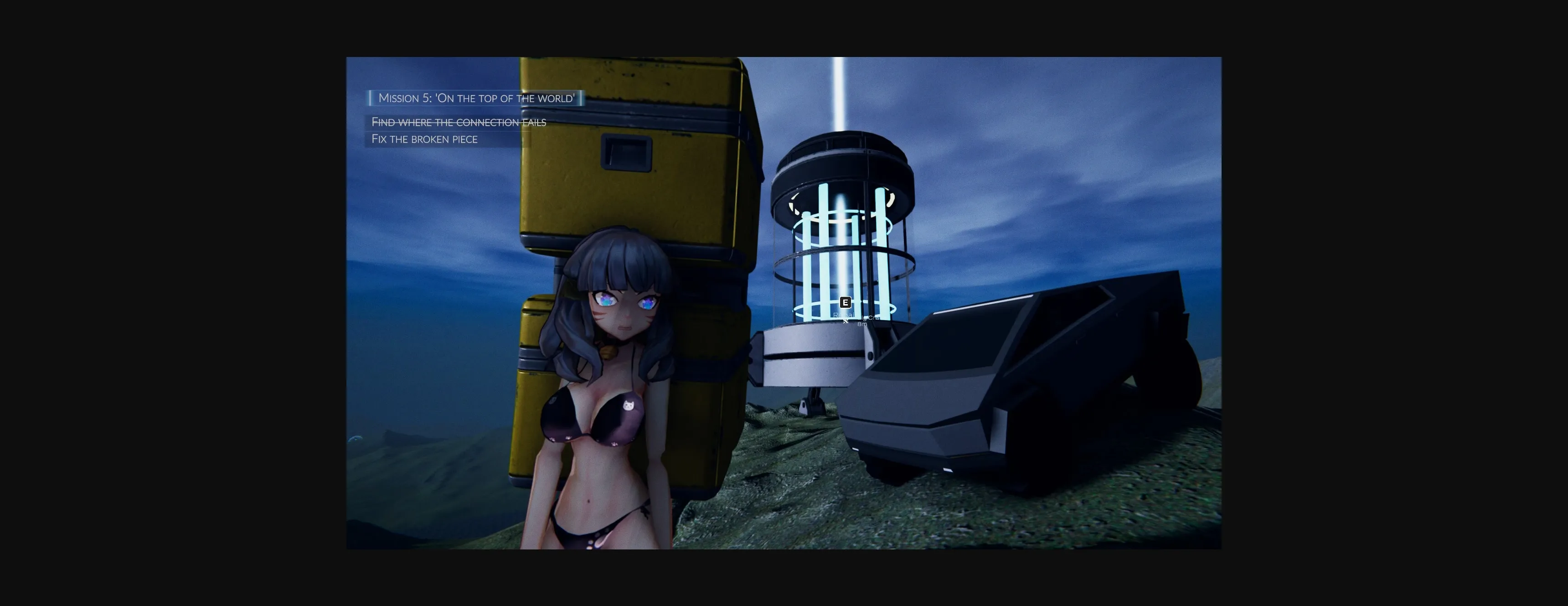Image resolution: width=1568 pixels, height=606 pixels.
Task: Click the bell on the character's collar
Action: pyautogui.click(x=609, y=354)
